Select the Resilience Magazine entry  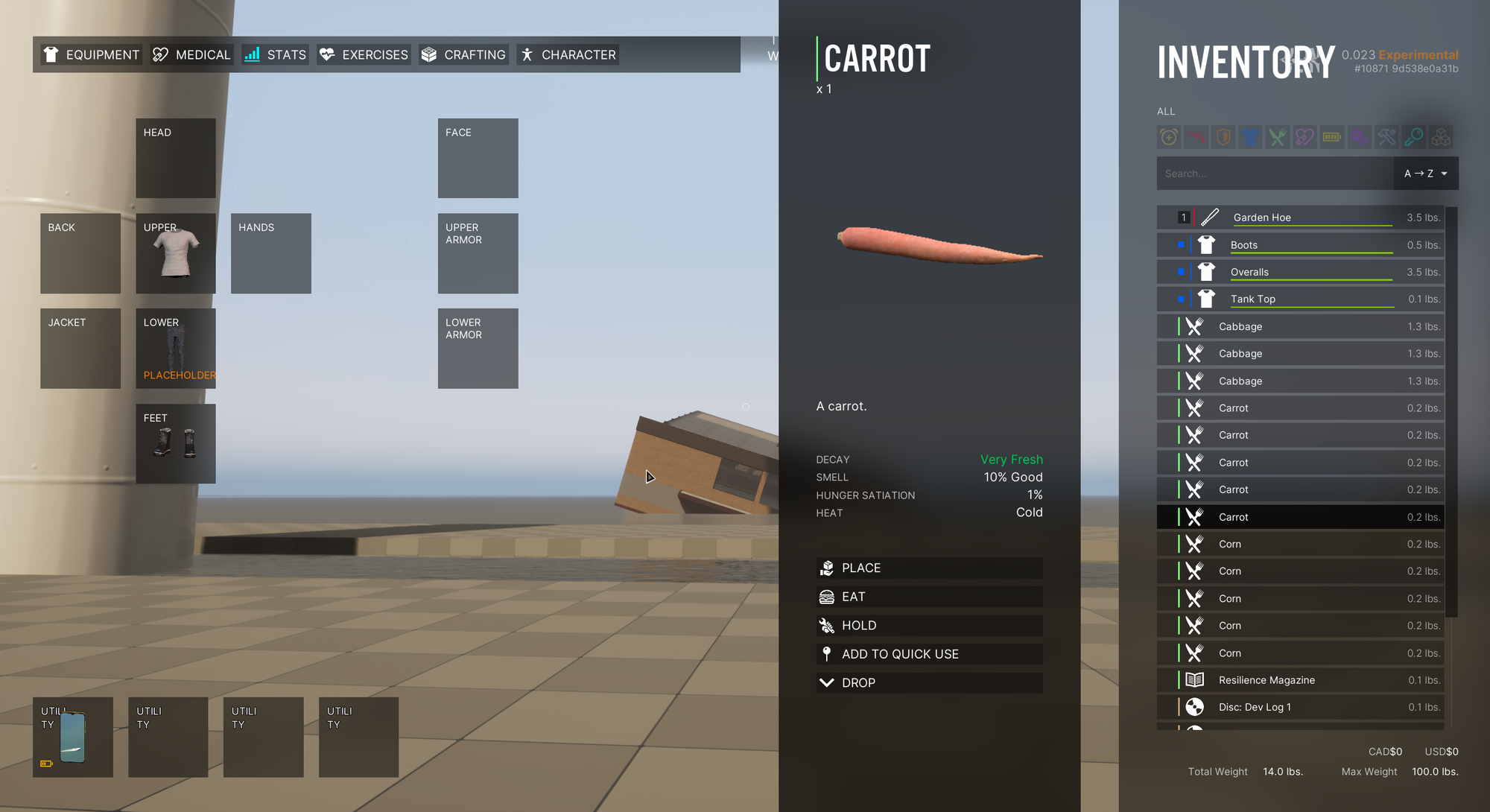pos(1300,680)
